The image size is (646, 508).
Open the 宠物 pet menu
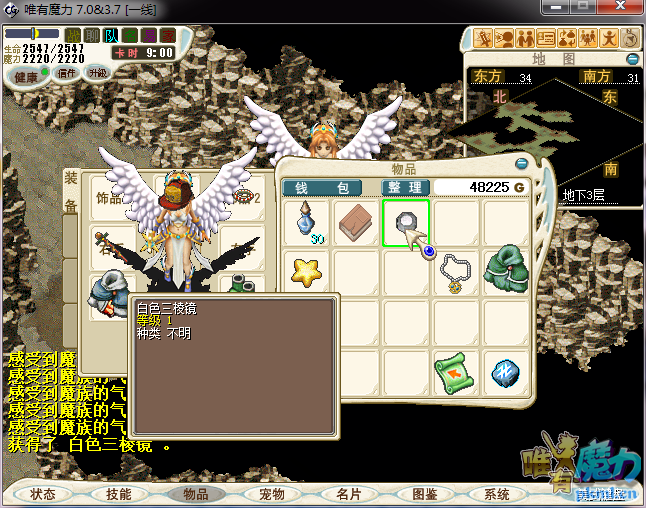coord(272,494)
